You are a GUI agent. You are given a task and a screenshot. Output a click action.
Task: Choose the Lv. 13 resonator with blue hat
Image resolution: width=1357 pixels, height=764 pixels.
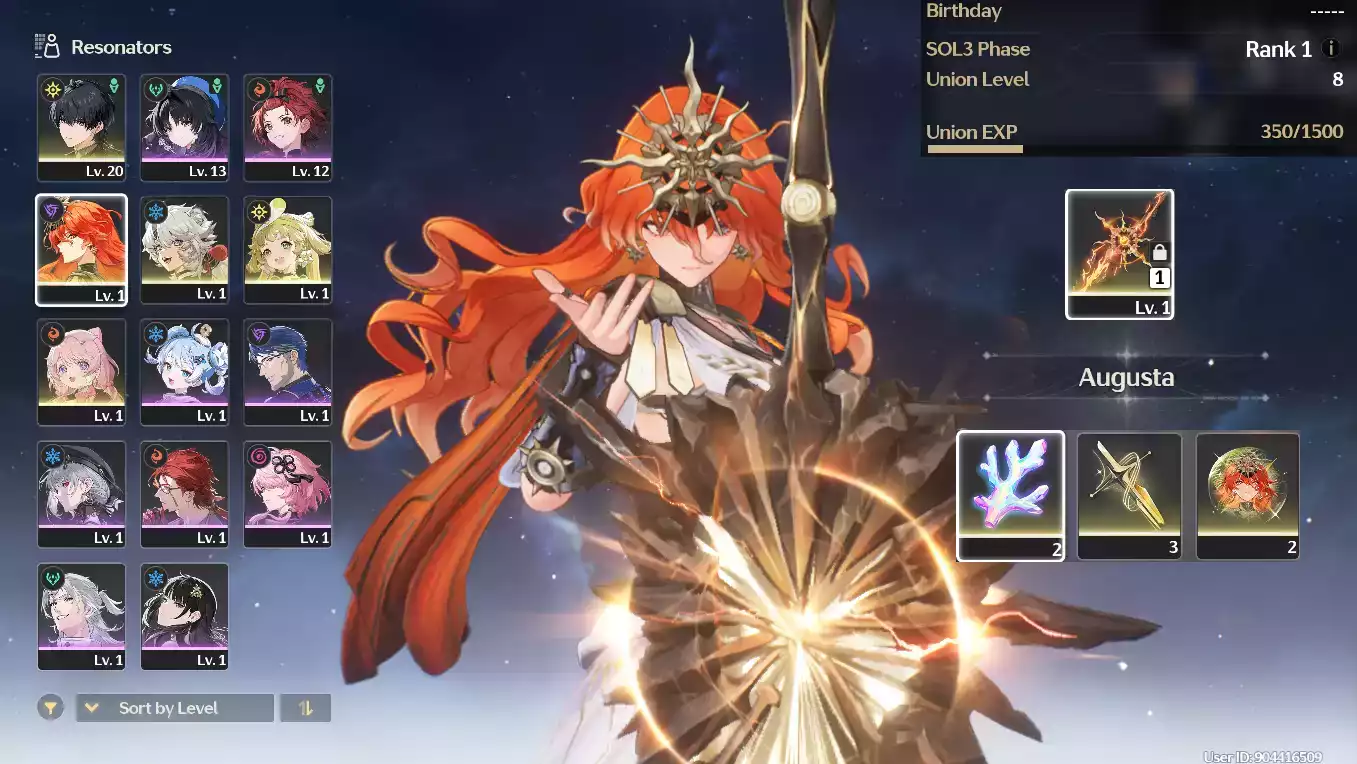click(x=185, y=127)
